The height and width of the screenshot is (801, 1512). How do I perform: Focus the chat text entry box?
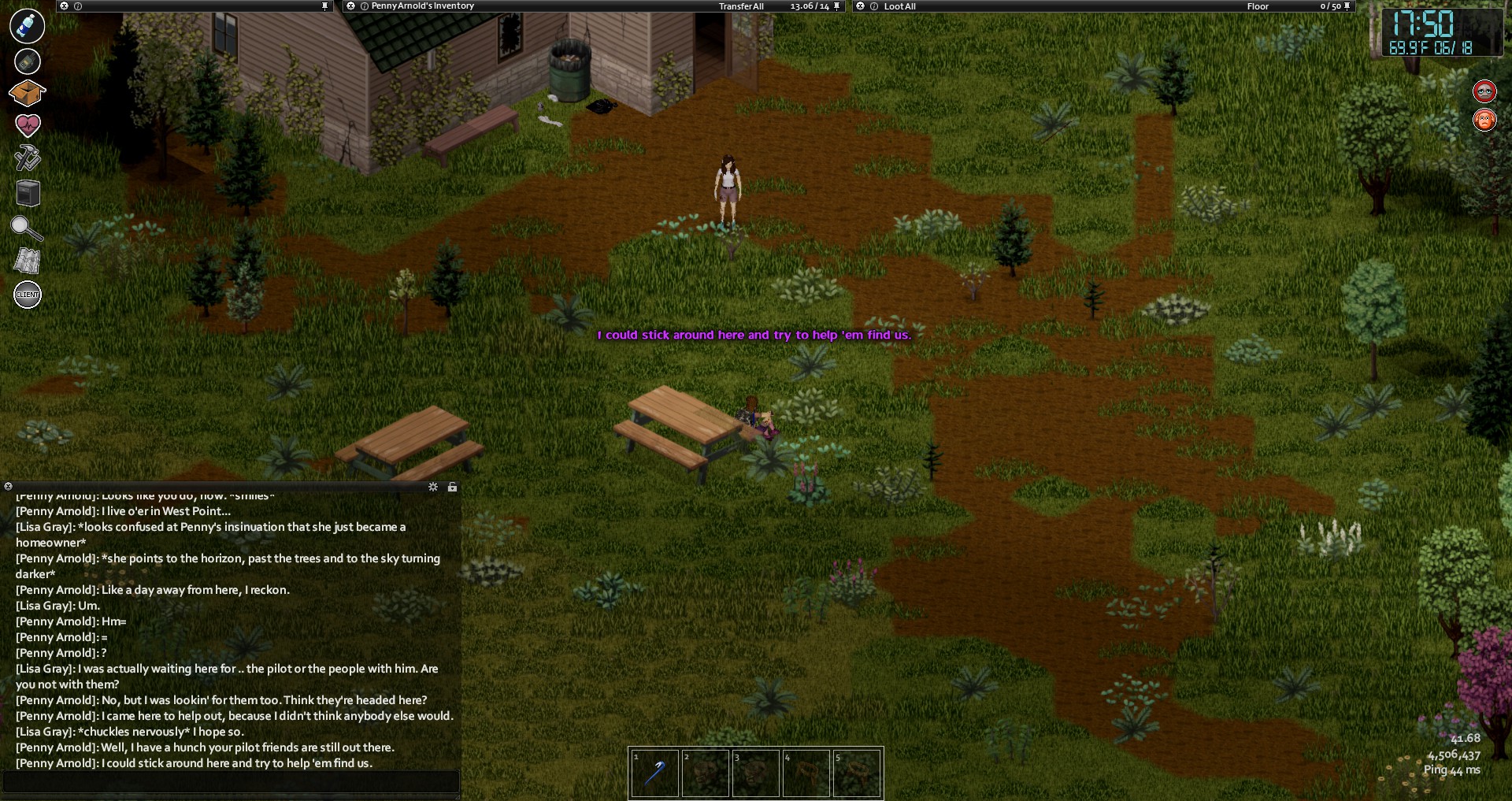click(231, 781)
